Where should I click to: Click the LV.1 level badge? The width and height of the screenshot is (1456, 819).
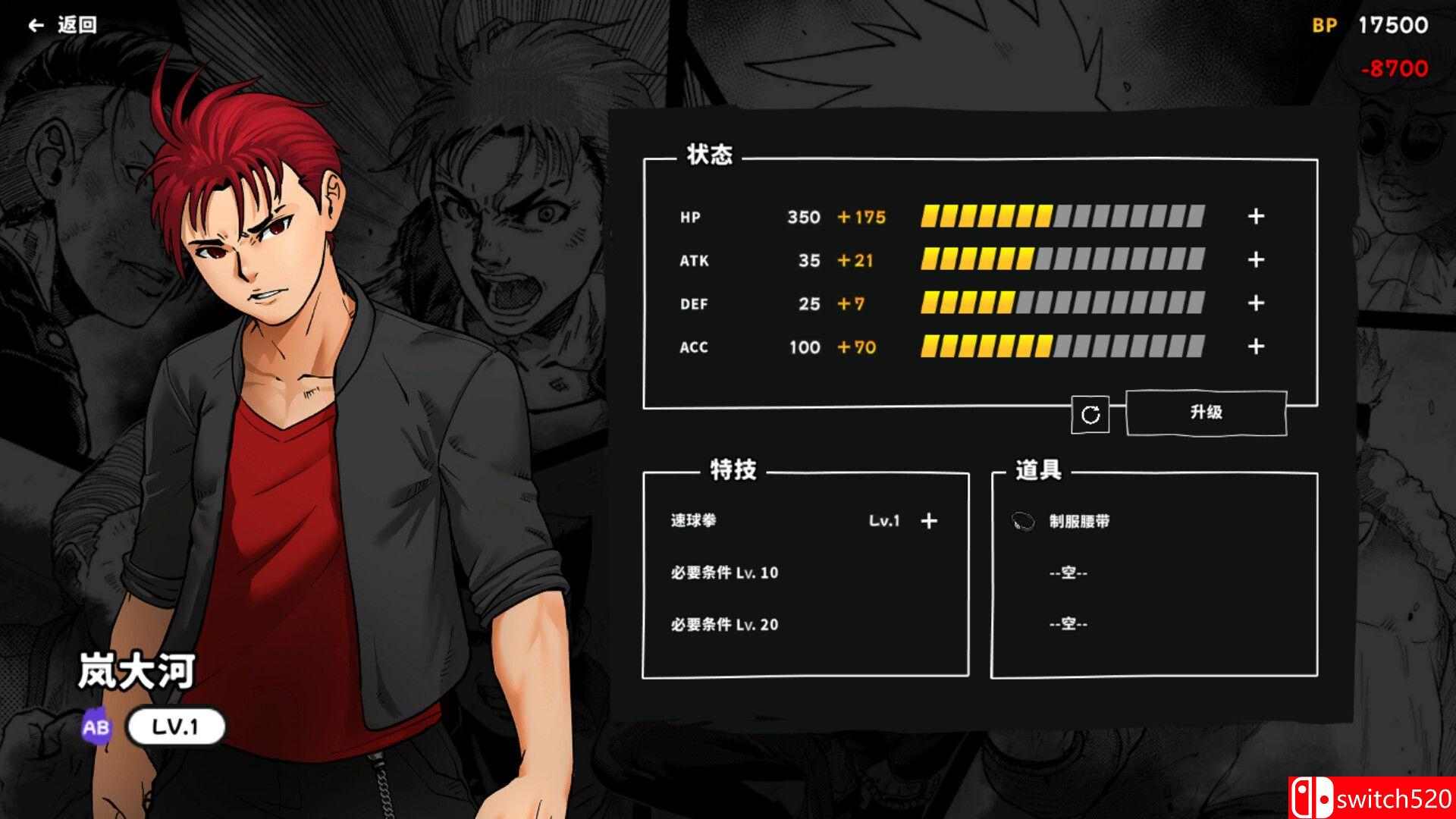click(176, 726)
